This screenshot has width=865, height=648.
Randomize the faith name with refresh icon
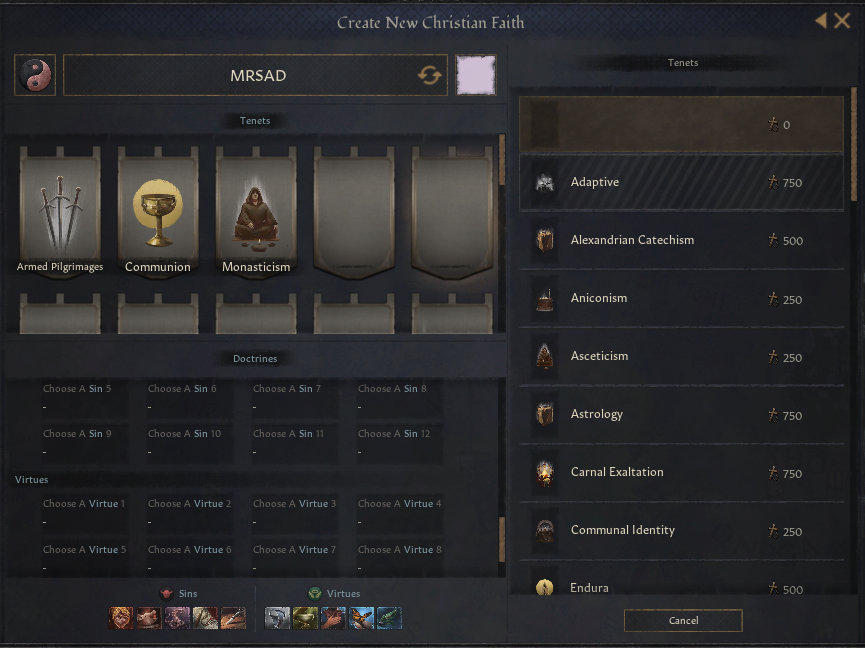click(430, 76)
